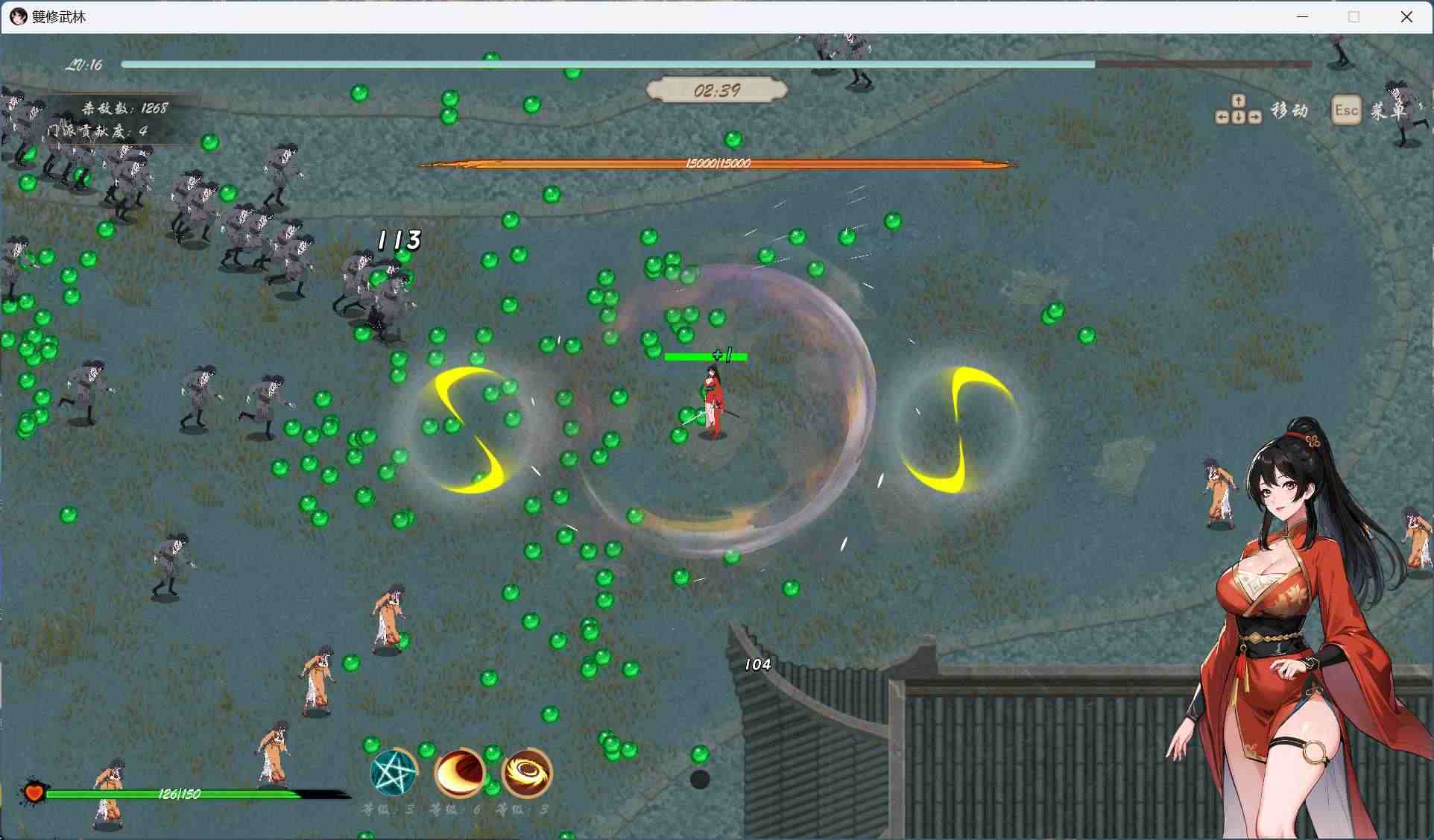
Task: Click the game logo in the title bar
Action: click(18, 16)
